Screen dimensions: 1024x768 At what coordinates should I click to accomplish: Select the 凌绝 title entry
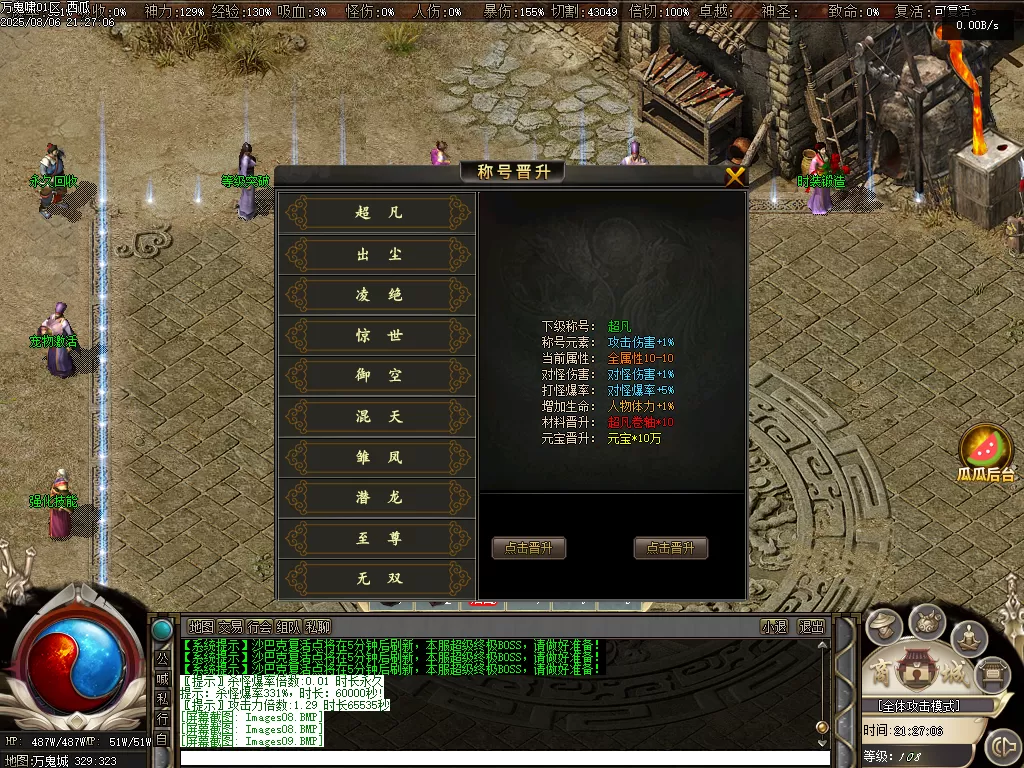[377, 295]
